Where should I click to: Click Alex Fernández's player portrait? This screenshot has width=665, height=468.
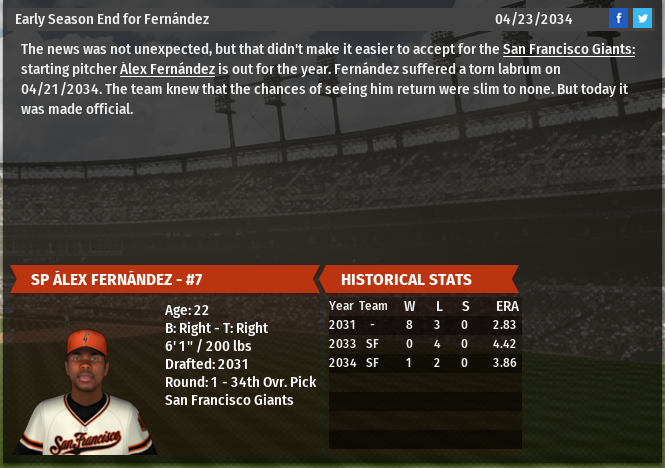(x=85, y=392)
